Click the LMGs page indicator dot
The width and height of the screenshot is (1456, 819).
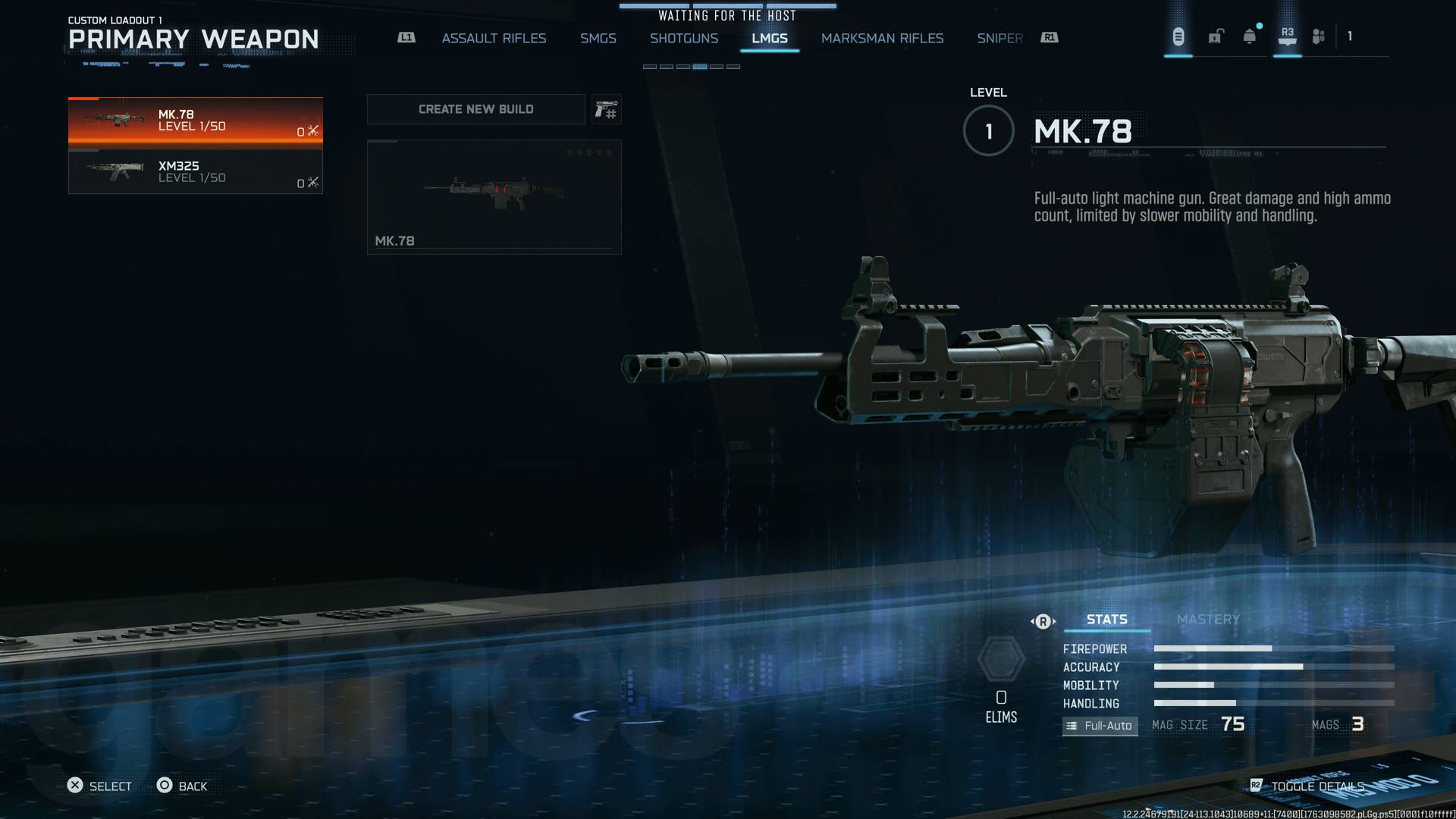(701, 67)
